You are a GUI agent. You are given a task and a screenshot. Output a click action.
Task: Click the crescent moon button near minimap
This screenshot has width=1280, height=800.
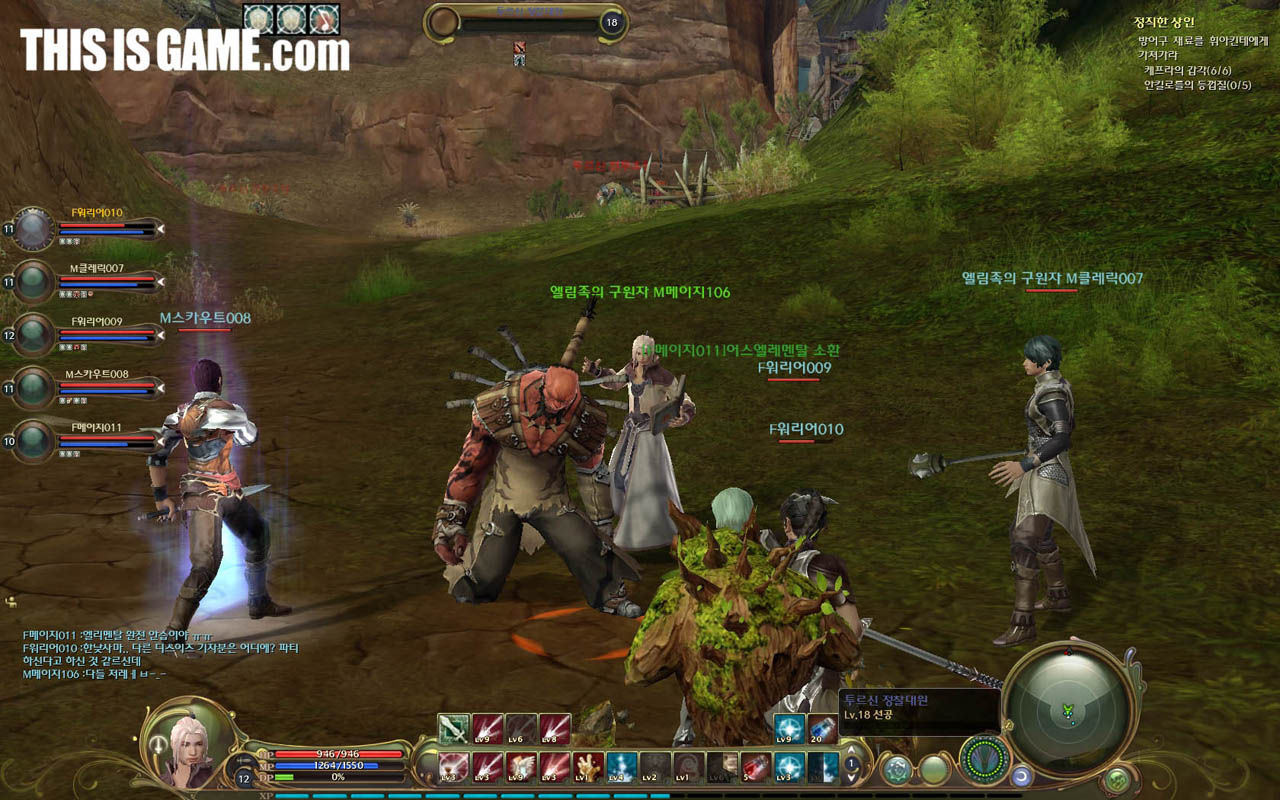(x=1021, y=775)
